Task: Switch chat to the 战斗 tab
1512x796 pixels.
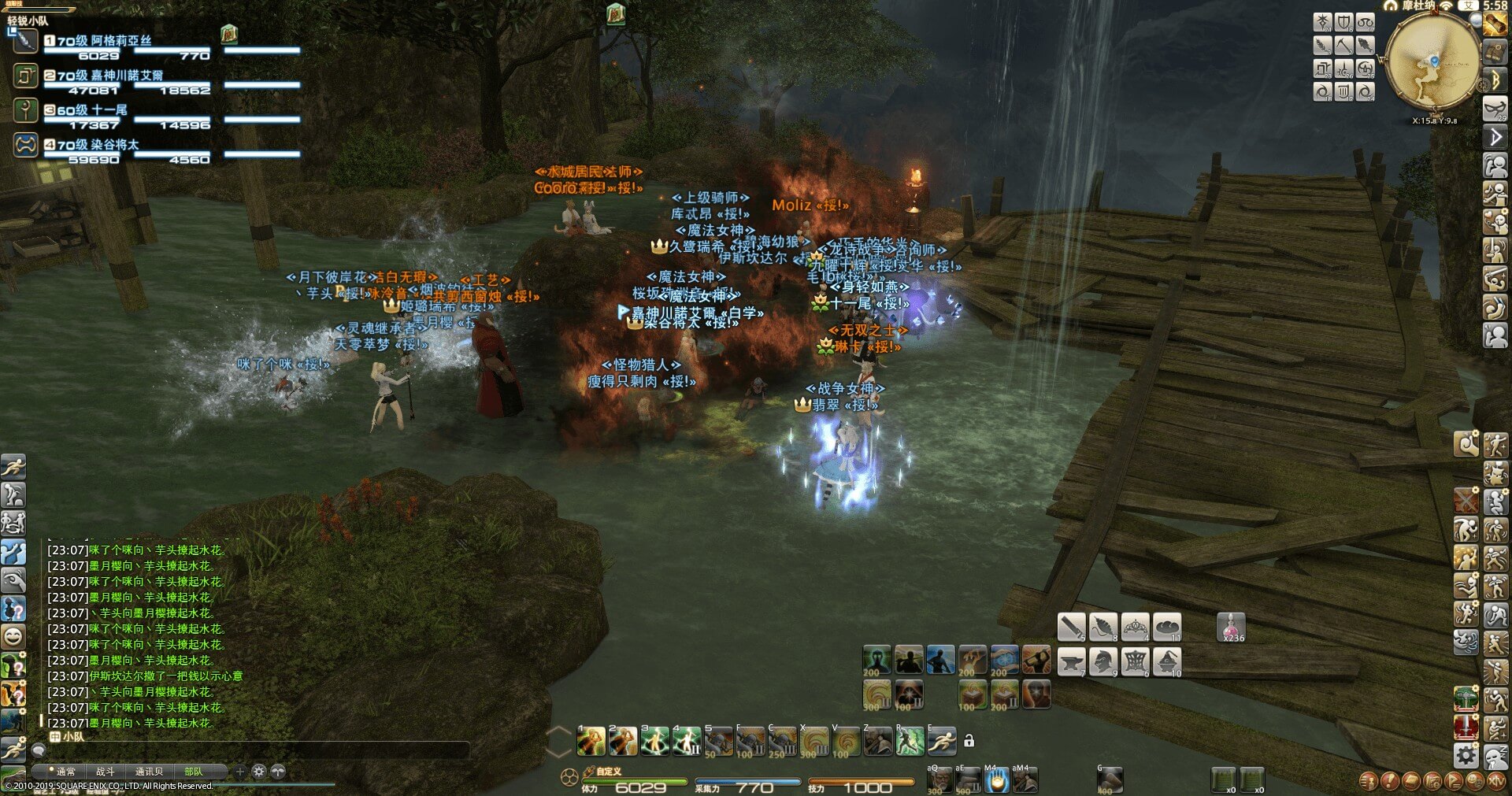Action: point(105,772)
